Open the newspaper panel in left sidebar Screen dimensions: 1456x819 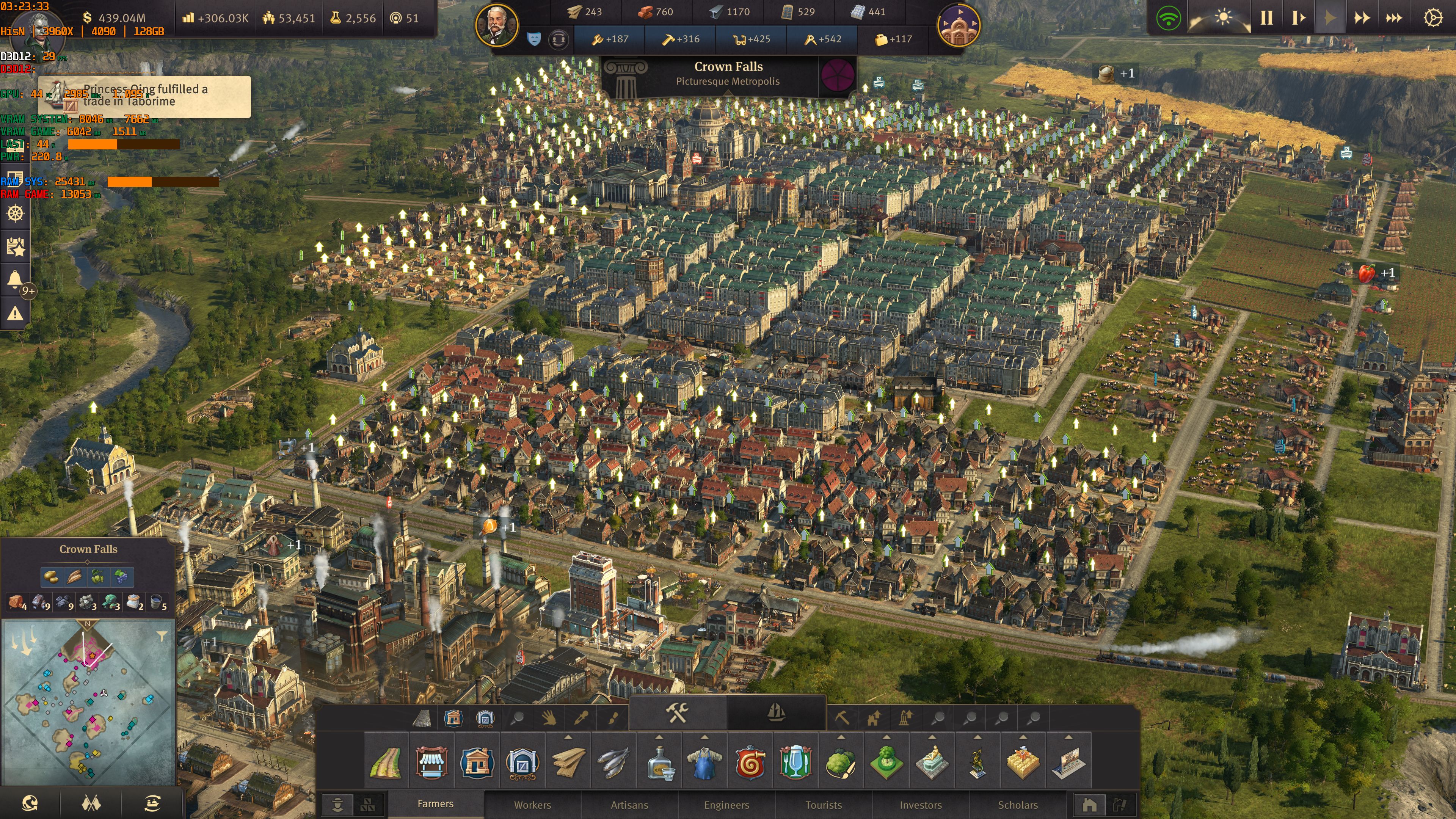(15, 248)
